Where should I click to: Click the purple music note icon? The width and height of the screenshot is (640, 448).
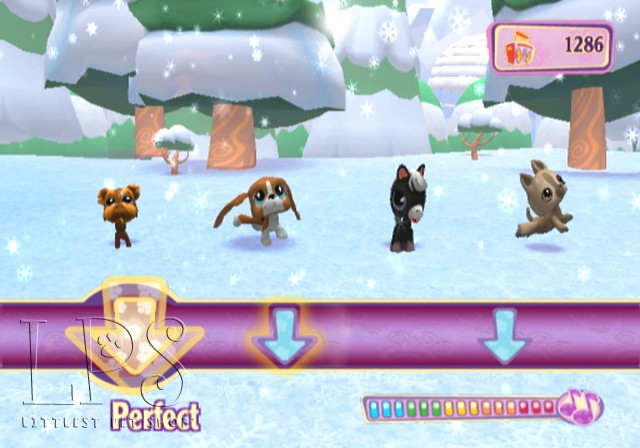pos(579,406)
